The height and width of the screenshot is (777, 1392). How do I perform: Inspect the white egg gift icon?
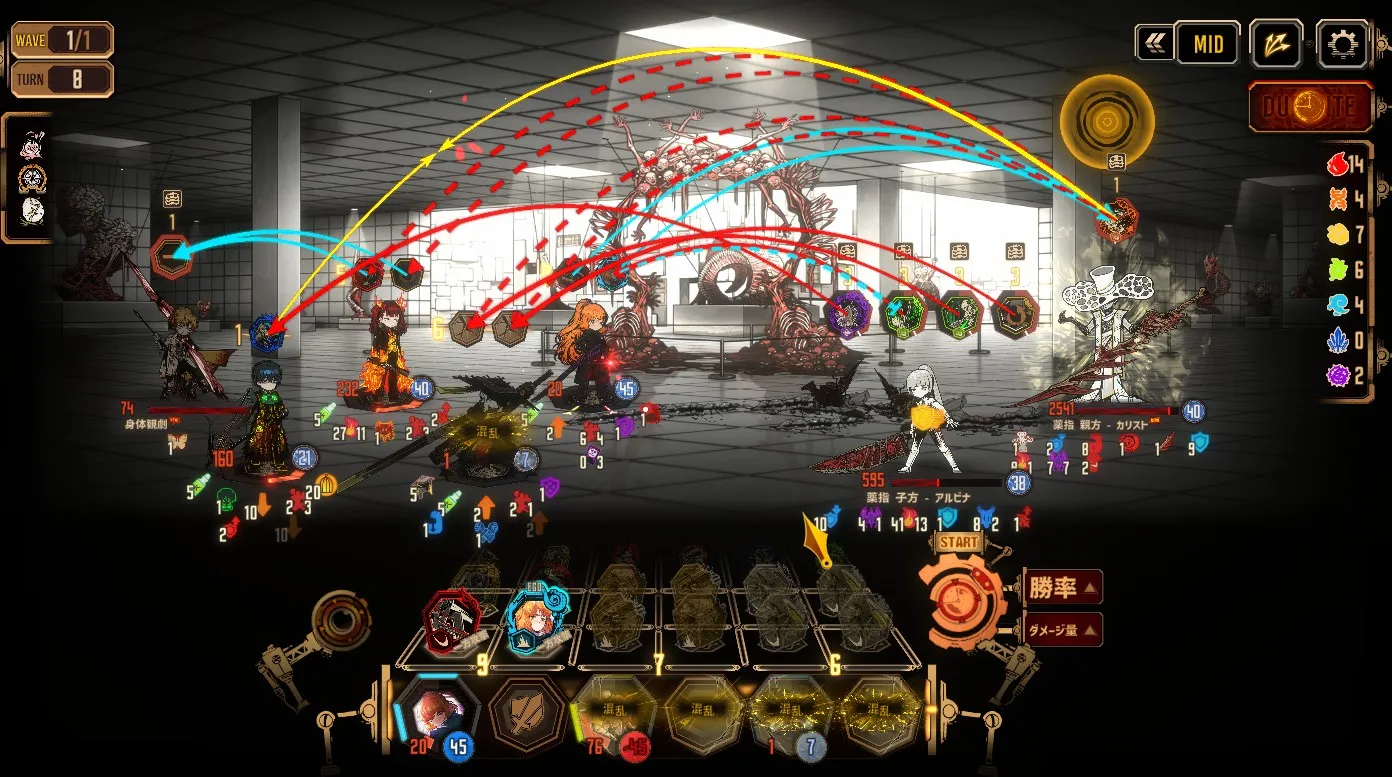coord(31,211)
